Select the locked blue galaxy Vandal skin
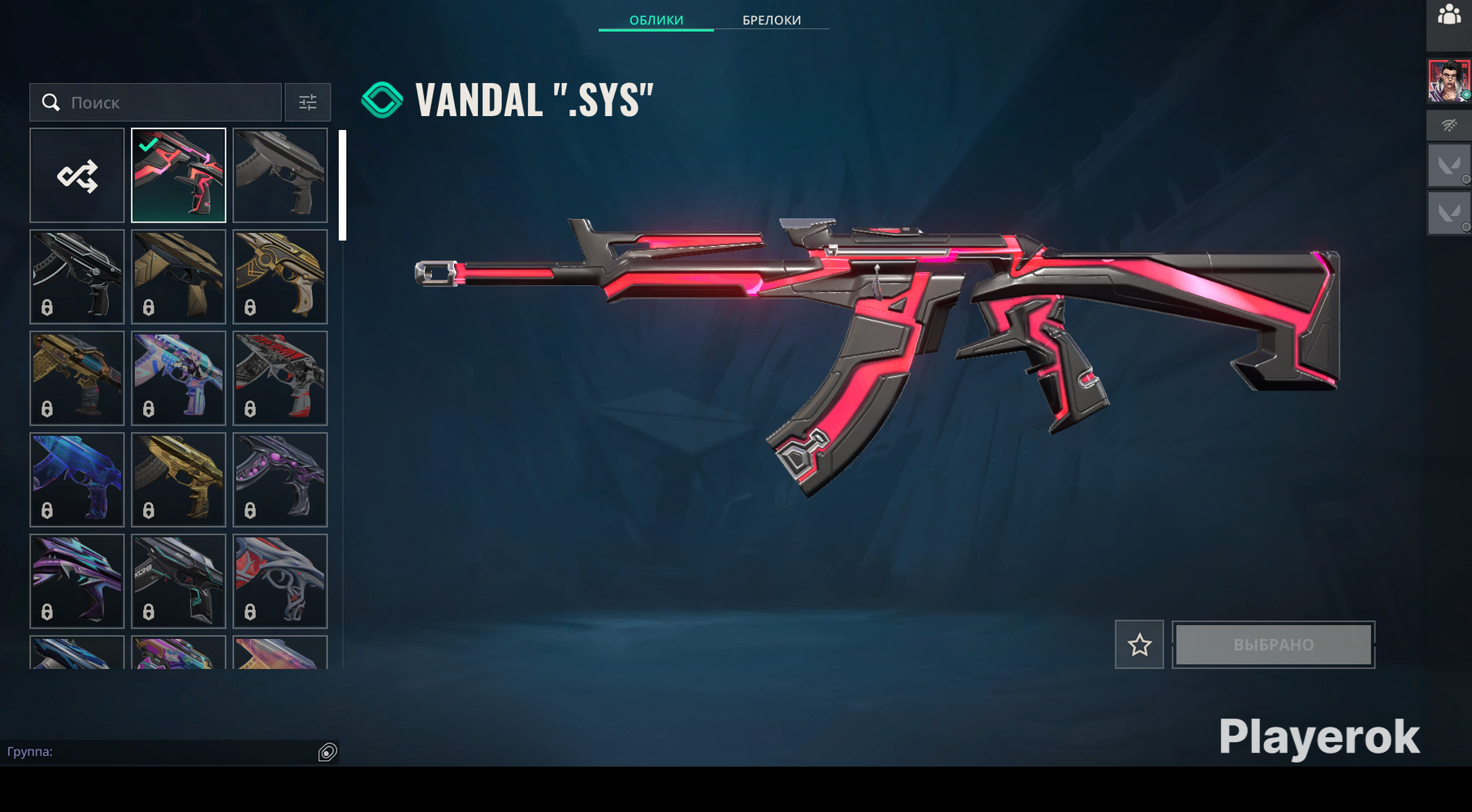Image resolution: width=1472 pixels, height=812 pixels. [77, 480]
